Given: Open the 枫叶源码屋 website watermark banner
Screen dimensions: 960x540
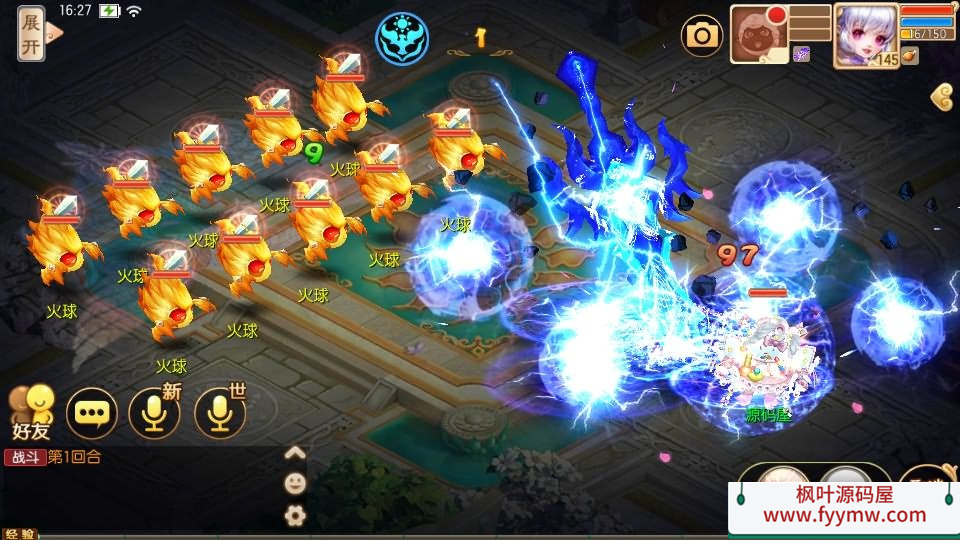Looking at the screenshot, I should (844, 506).
